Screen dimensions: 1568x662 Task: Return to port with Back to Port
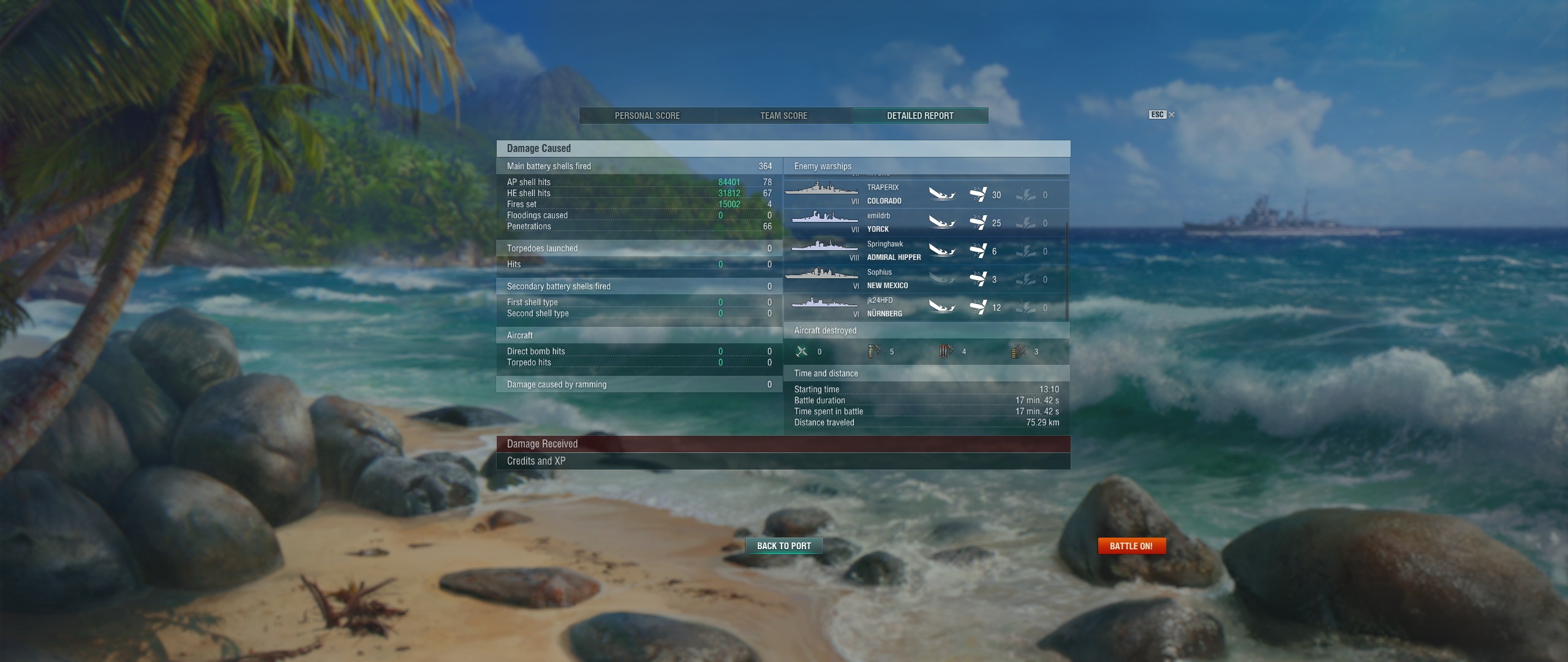[783, 546]
